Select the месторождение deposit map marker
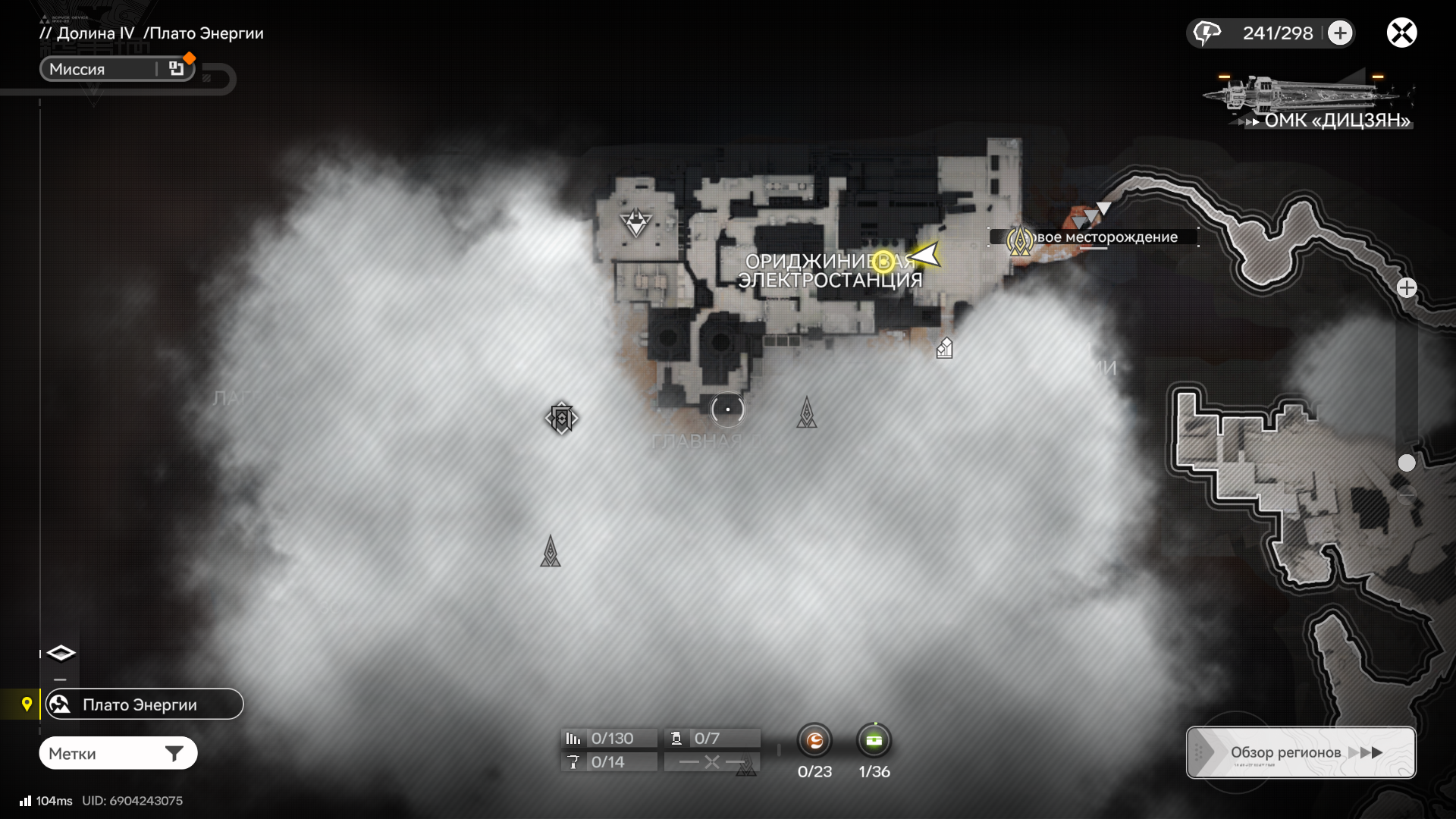This screenshot has width=1456, height=819. click(1020, 240)
